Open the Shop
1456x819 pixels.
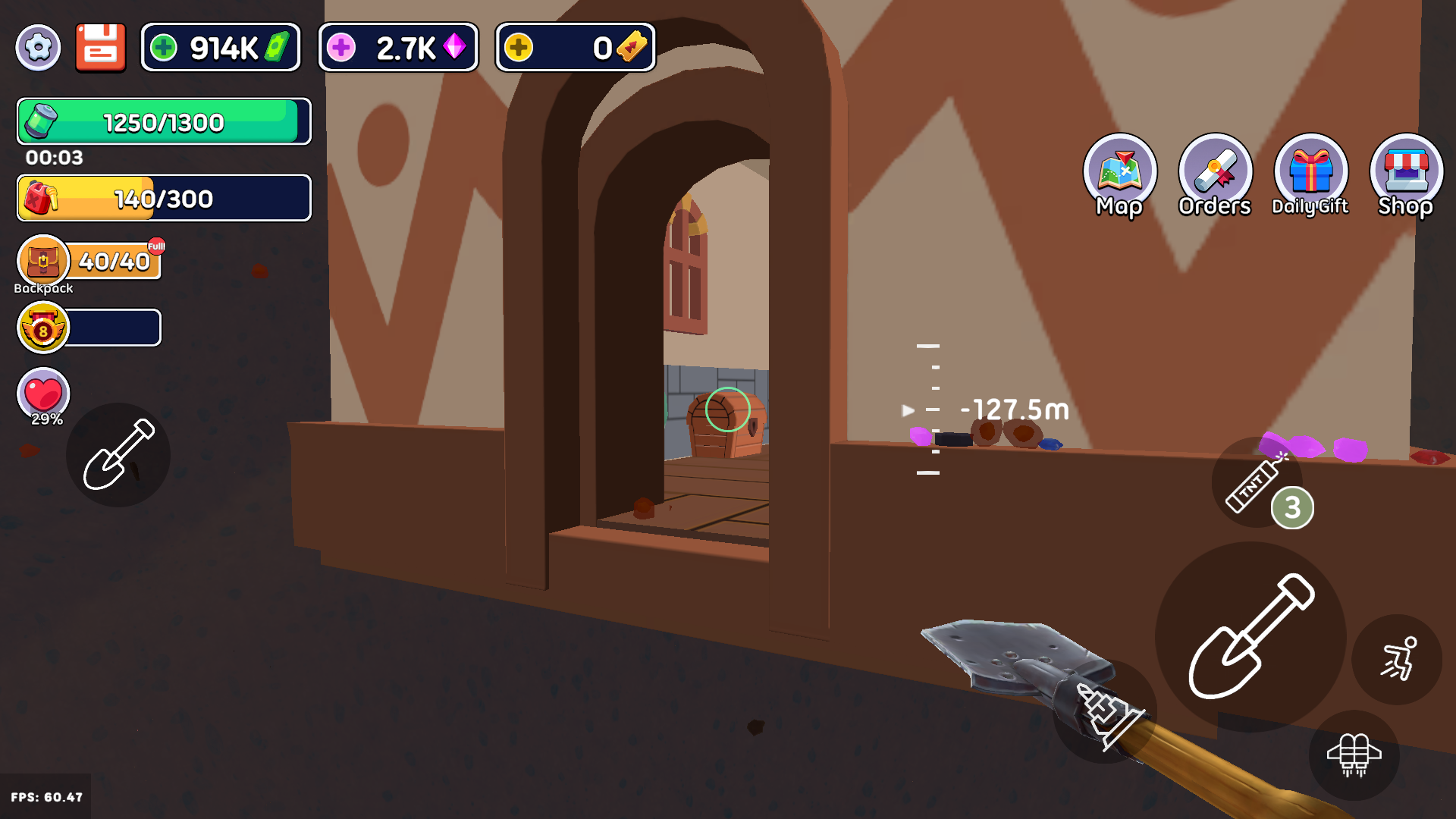pyautogui.click(x=1405, y=176)
